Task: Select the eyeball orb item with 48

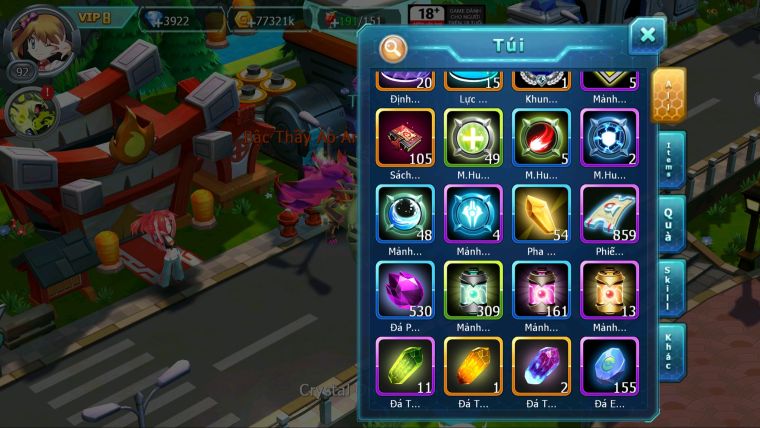Action: coord(405,213)
